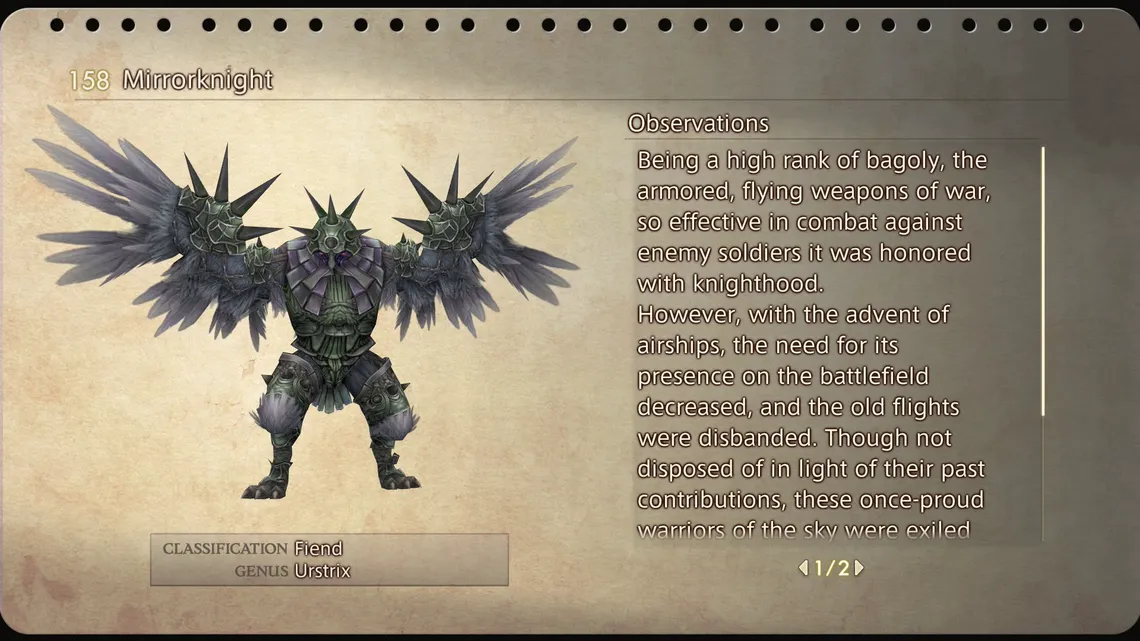Click the observations text scrollbar

[x=1043, y=282]
